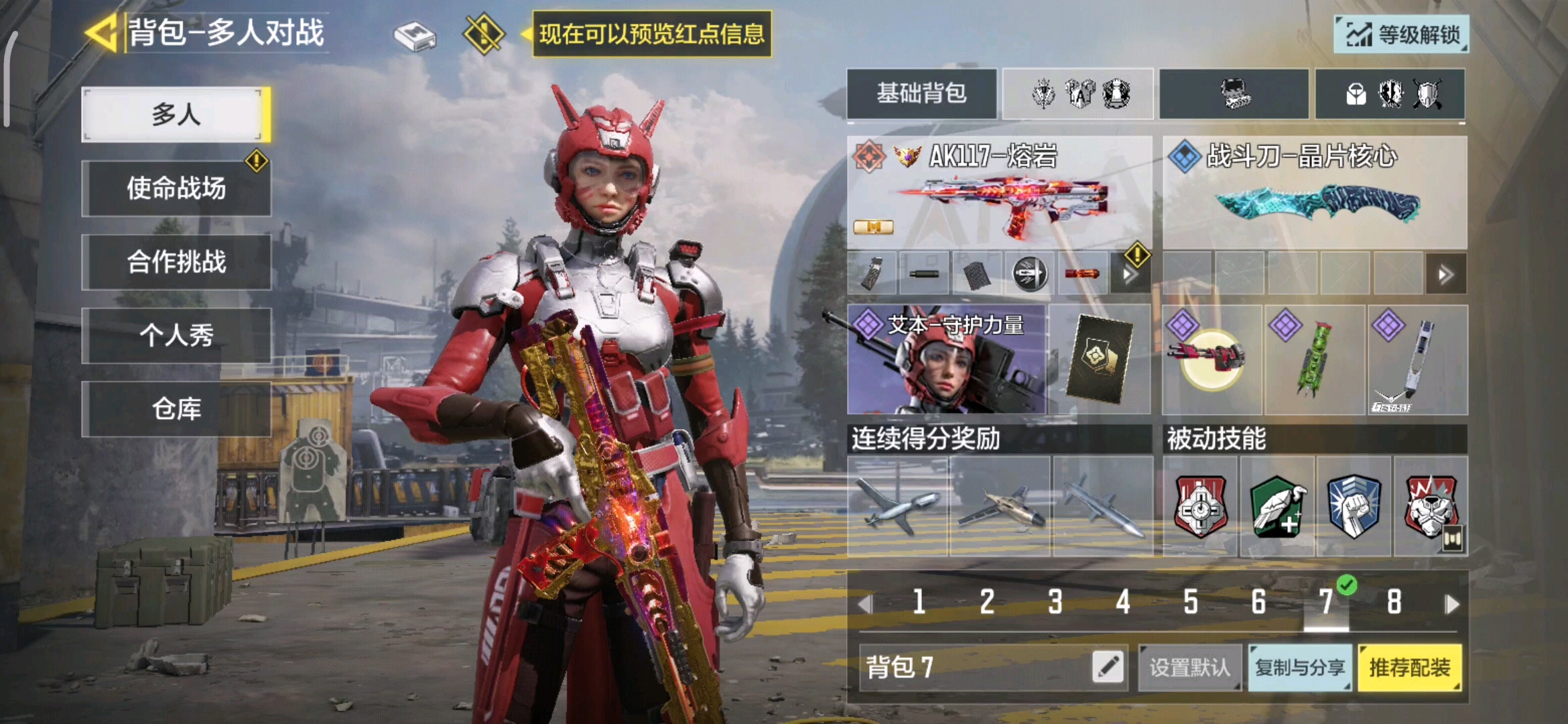Select the 多人 multiplayer menu entry

coord(176,115)
